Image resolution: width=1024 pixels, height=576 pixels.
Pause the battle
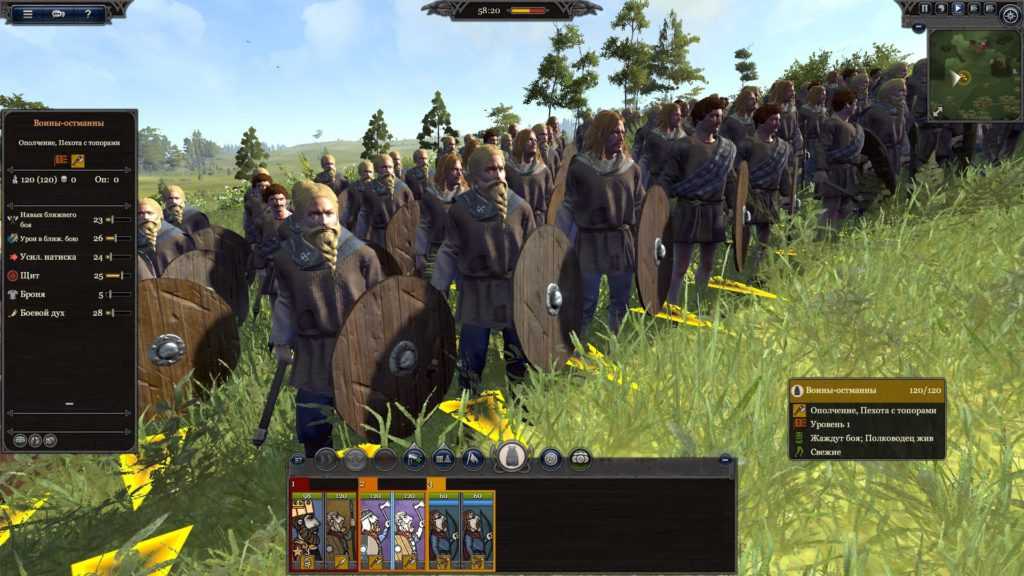click(925, 8)
